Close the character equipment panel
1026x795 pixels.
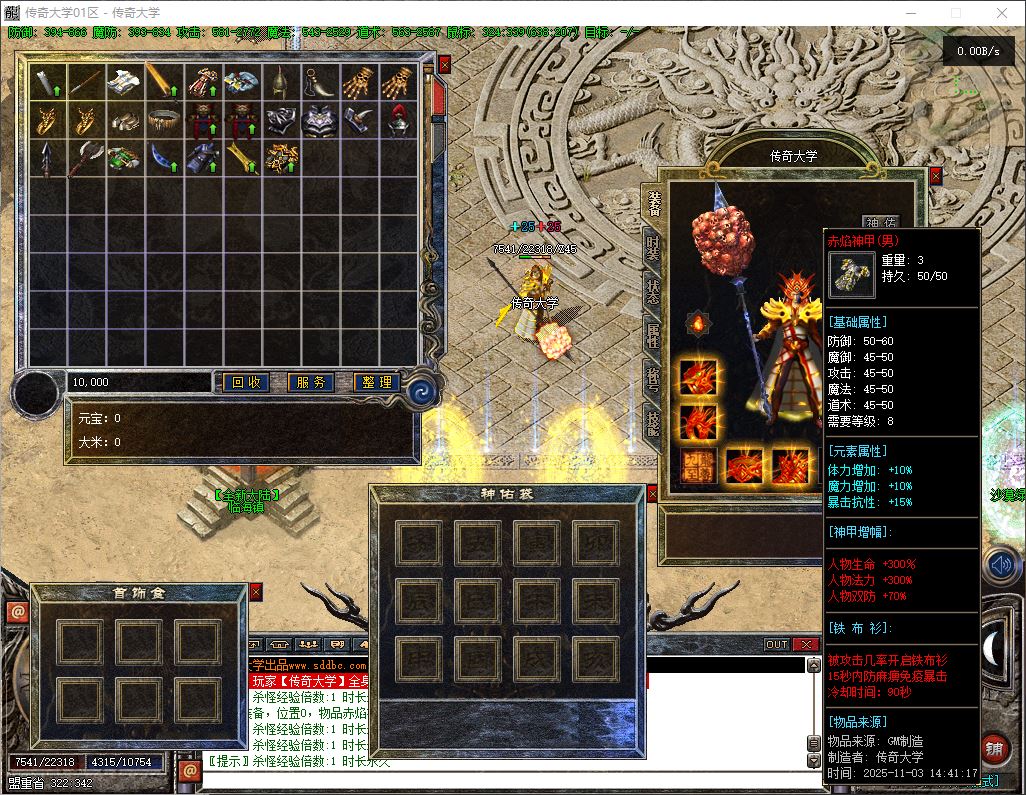pyautogui.click(x=935, y=176)
